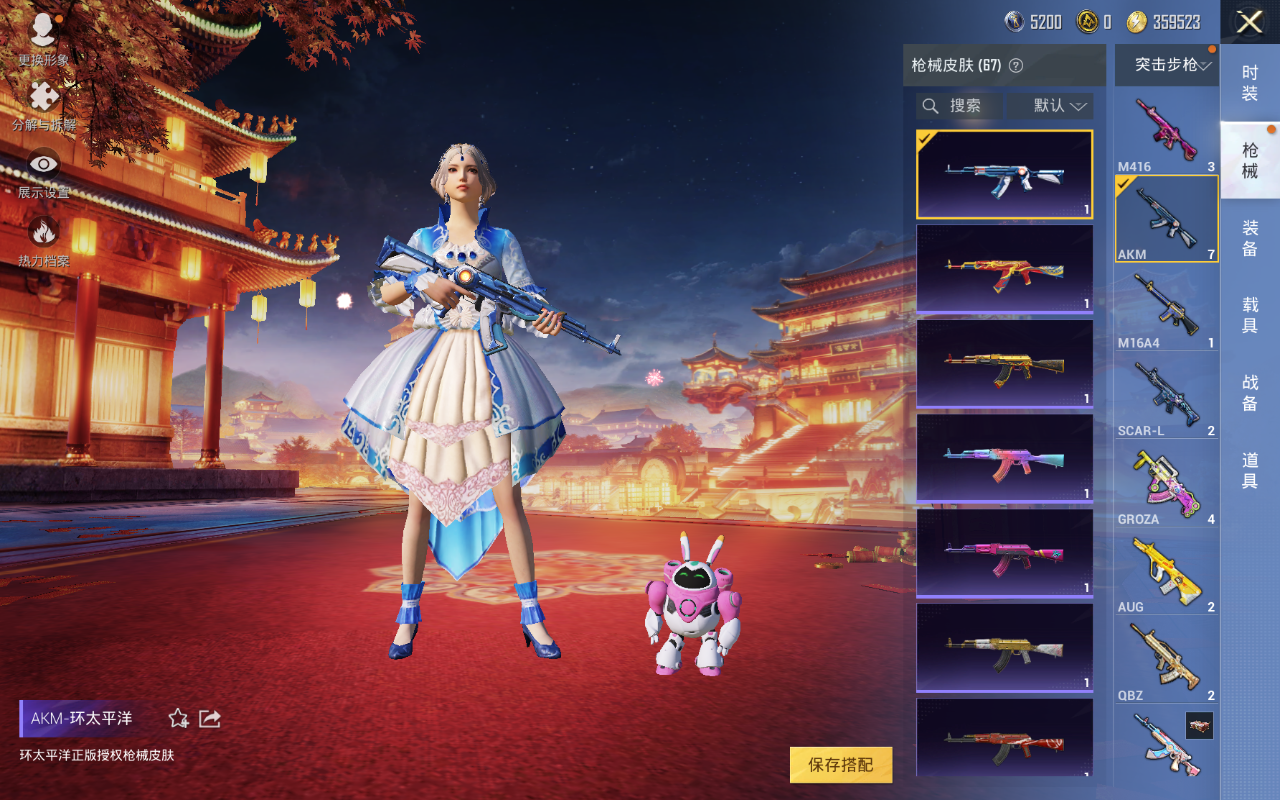
Task: Share the AKM-环太平洋 skin
Action: pyautogui.click(x=210, y=718)
